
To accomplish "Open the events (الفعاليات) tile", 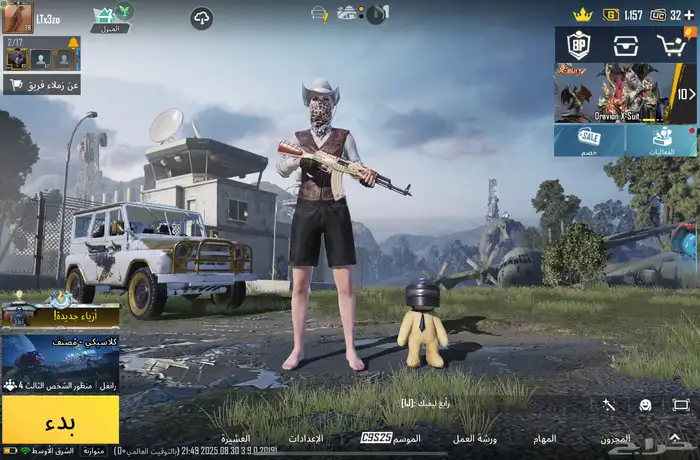I will 662,140.
